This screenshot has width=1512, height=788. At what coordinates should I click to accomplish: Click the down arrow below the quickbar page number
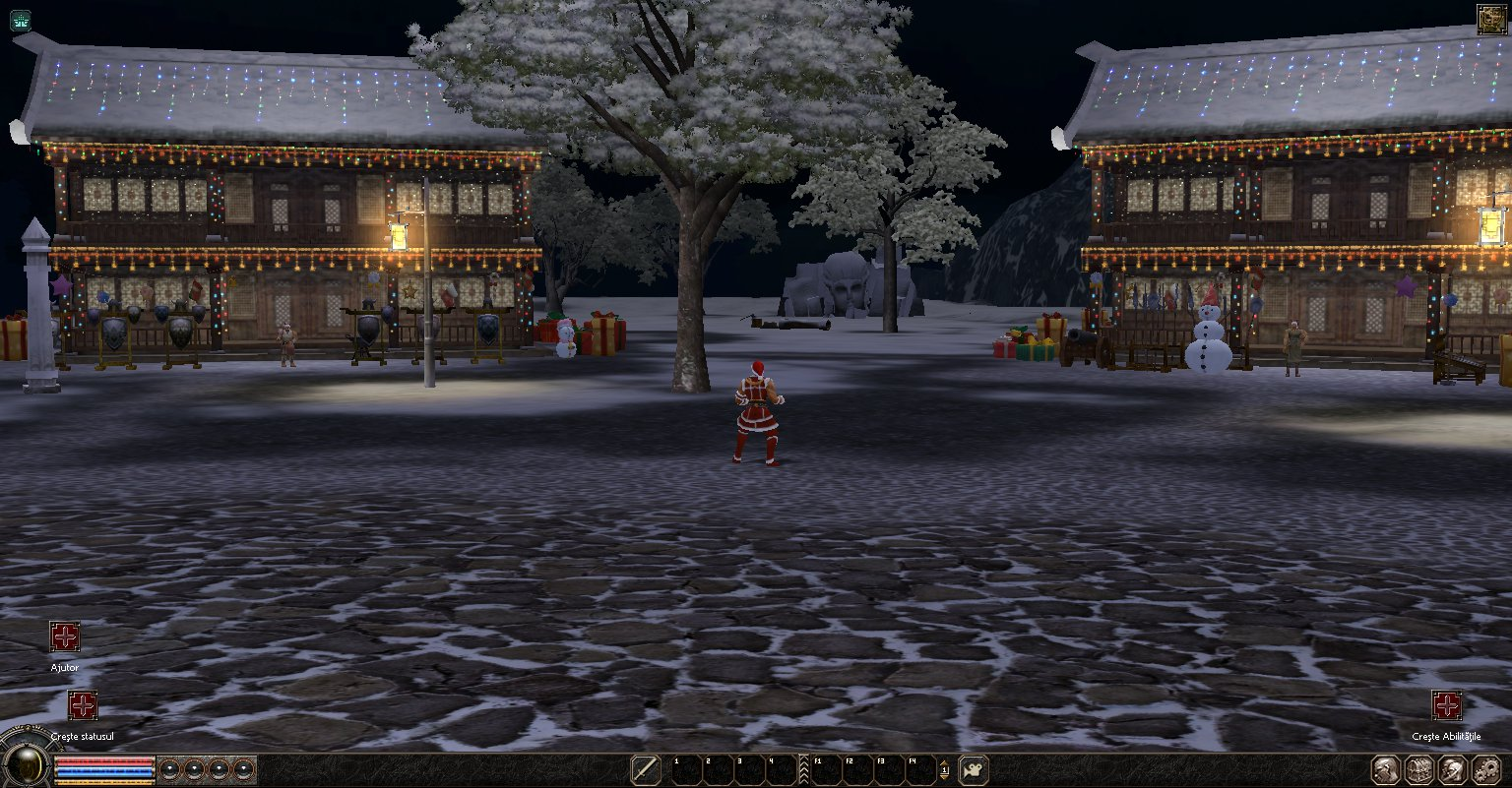pyautogui.click(x=945, y=778)
